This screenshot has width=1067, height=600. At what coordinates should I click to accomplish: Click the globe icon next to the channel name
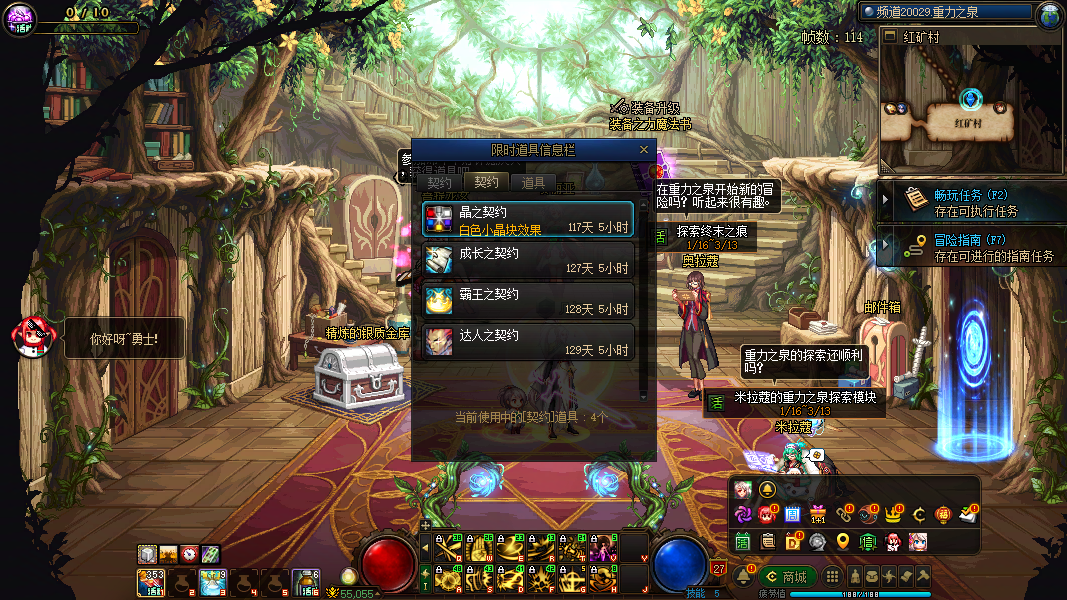coord(1049,14)
